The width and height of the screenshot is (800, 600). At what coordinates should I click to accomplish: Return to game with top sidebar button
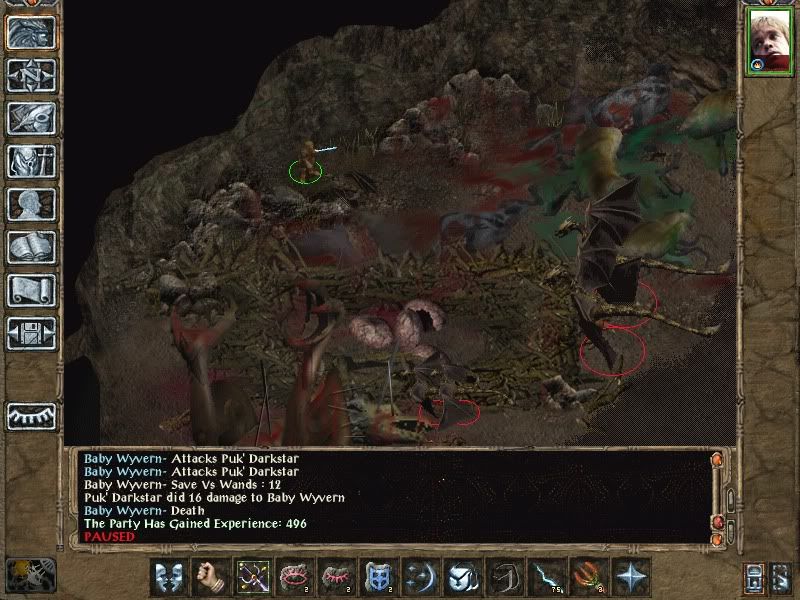[x=31, y=32]
